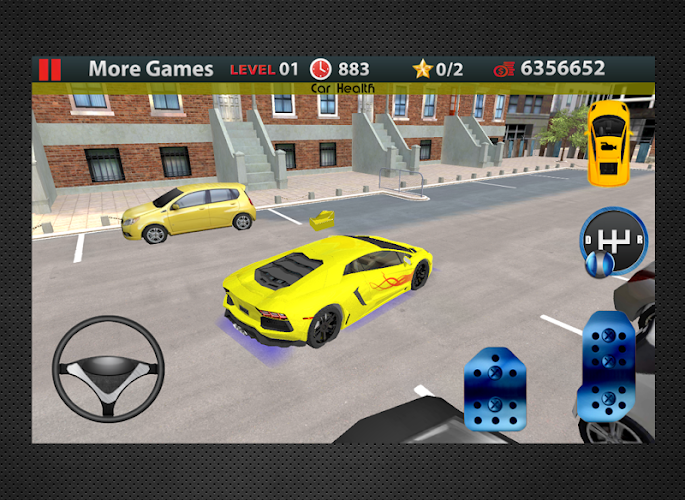Viewport: 685px width, 500px height.
Task: Hit the shorter blue brake pedal
Action: 494,390
